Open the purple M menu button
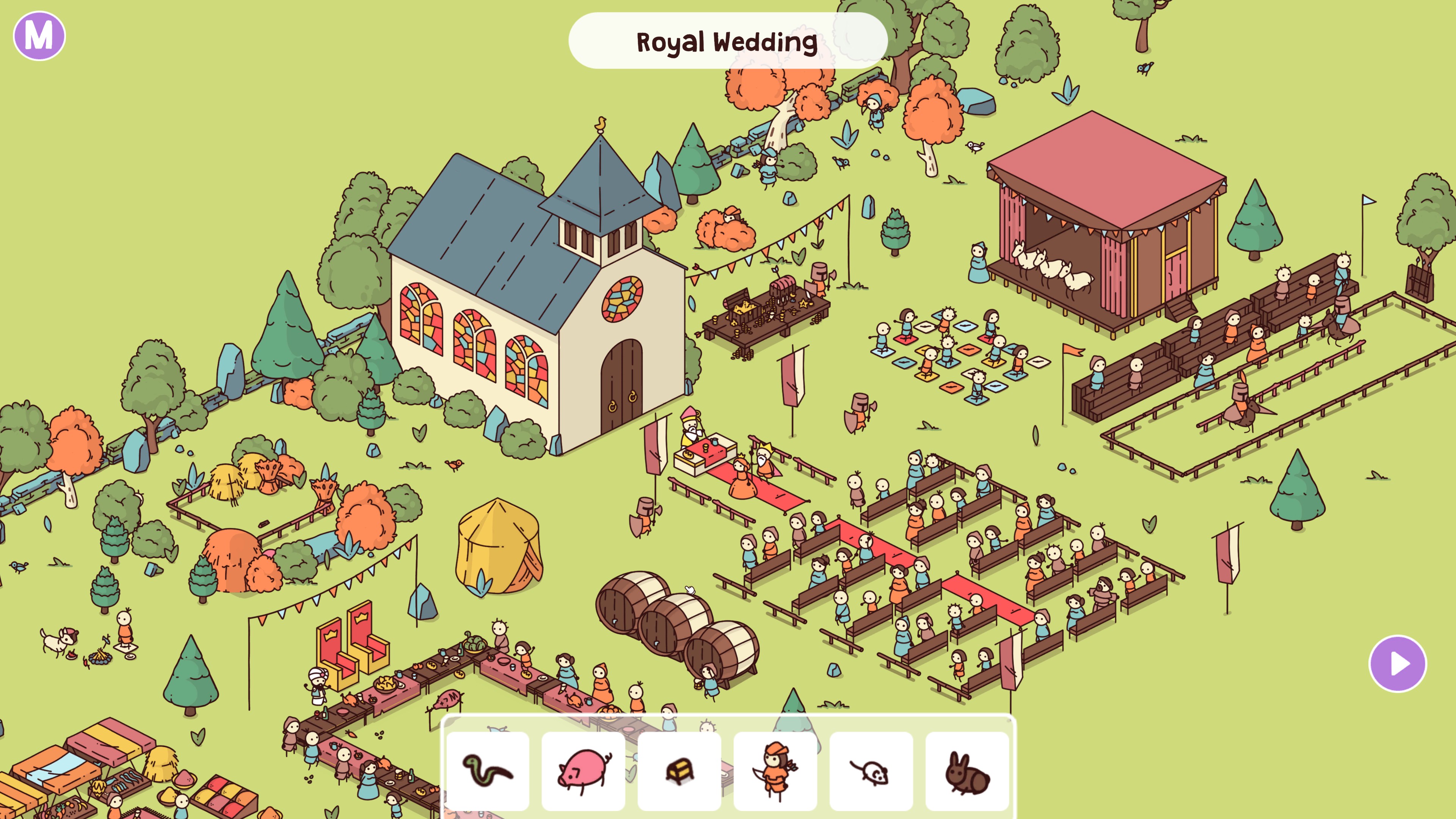1456x819 pixels. coord(39,36)
